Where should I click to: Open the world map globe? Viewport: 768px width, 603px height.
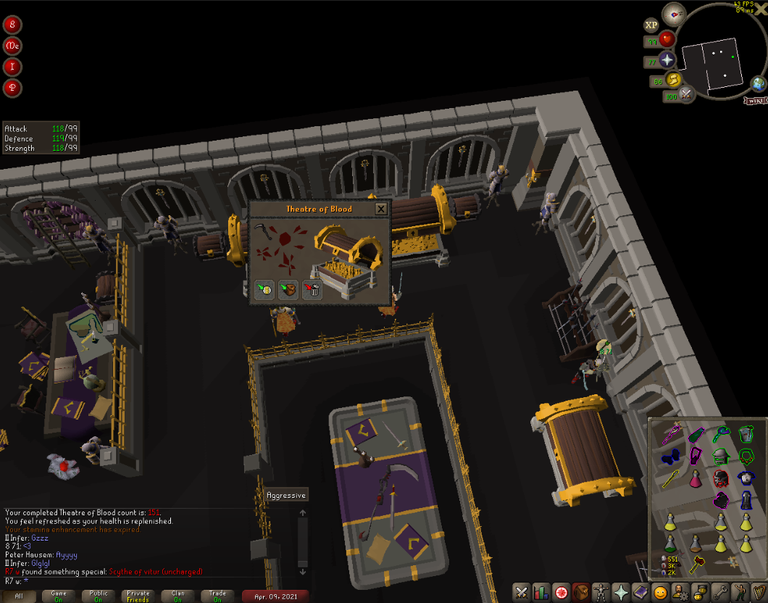coord(760,86)
